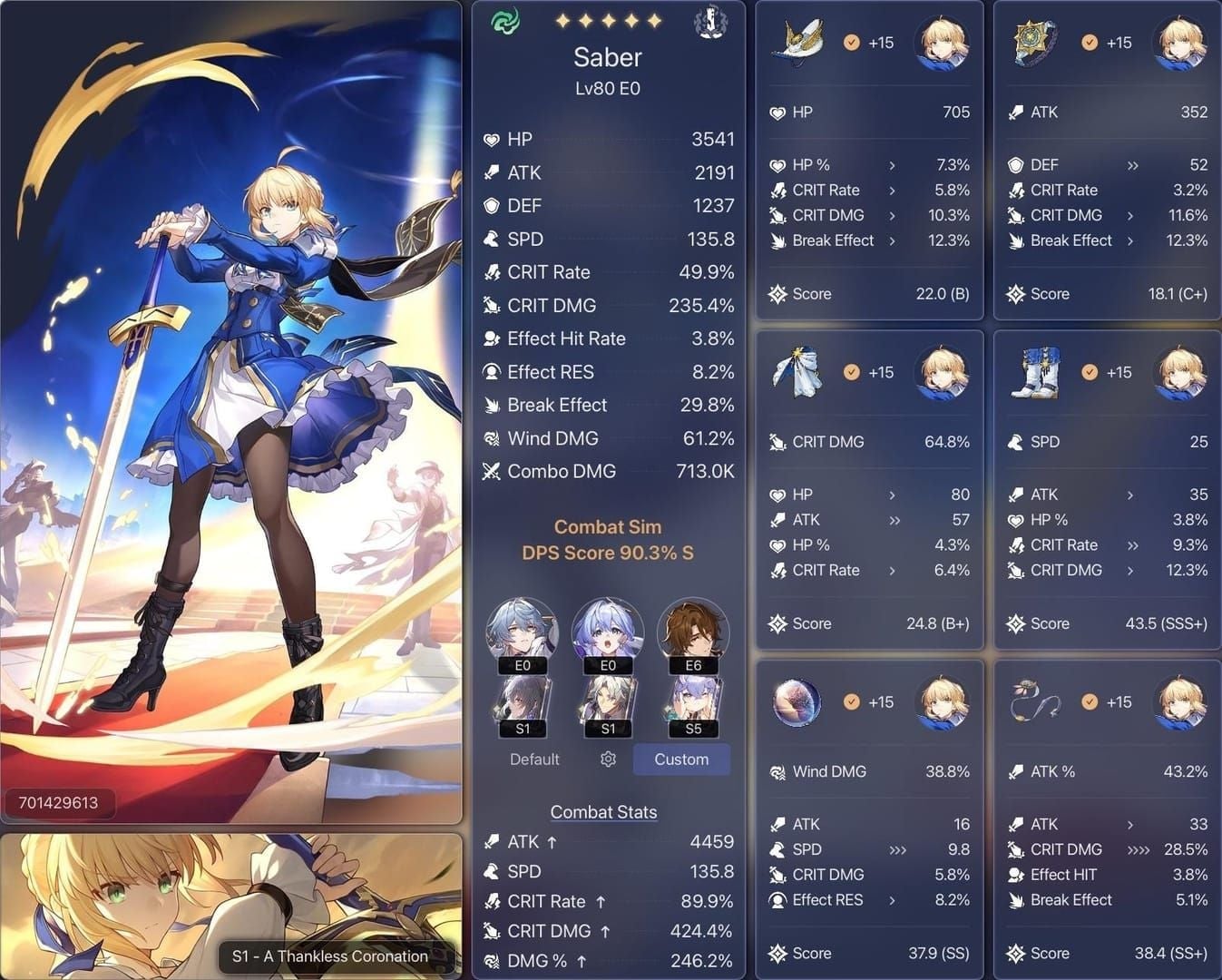Open the settings gear between Default and Custom
1222x980 pixels.
click(x=608, y=759)
